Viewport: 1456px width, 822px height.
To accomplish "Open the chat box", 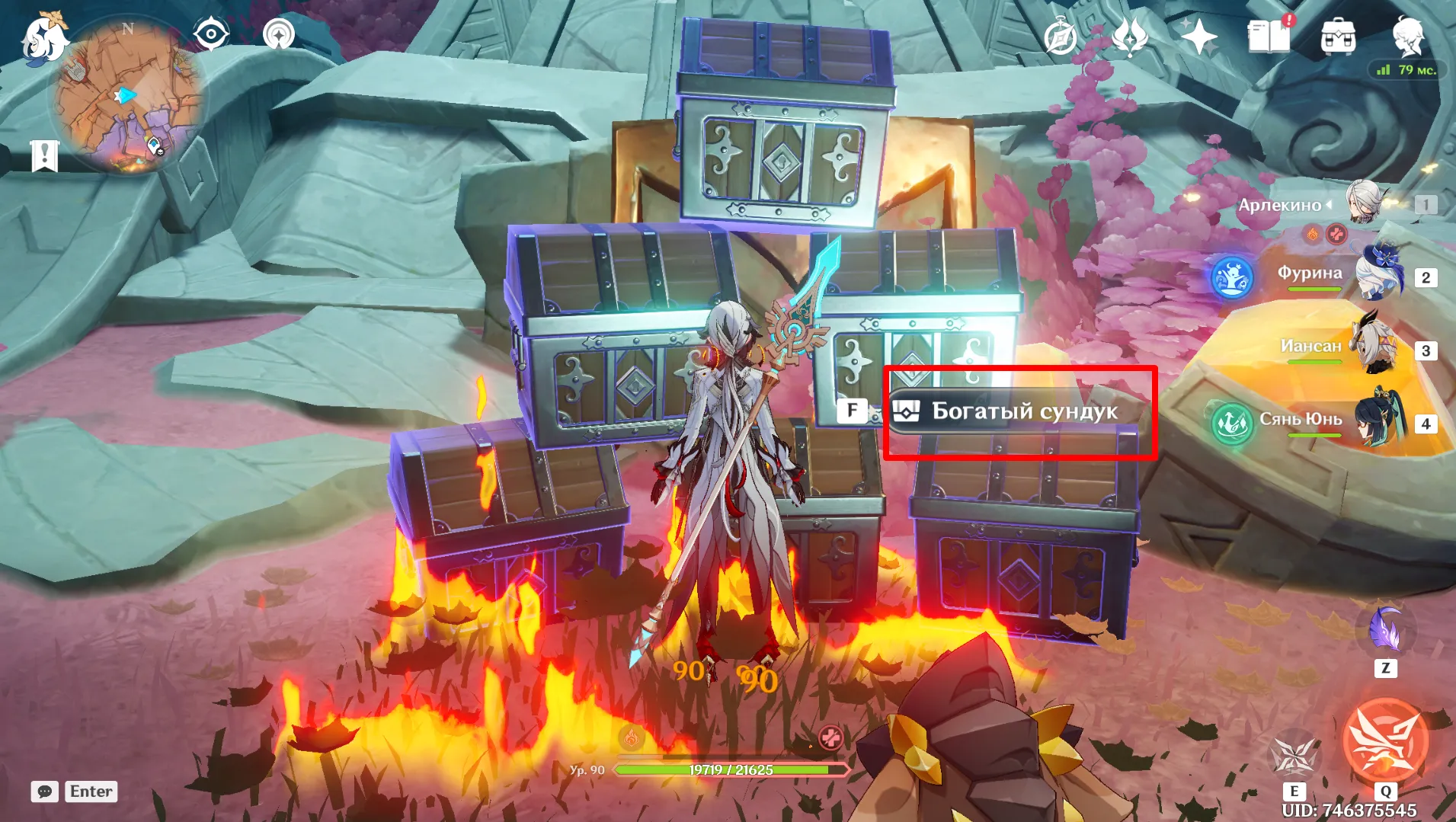I will click(45, 792).
